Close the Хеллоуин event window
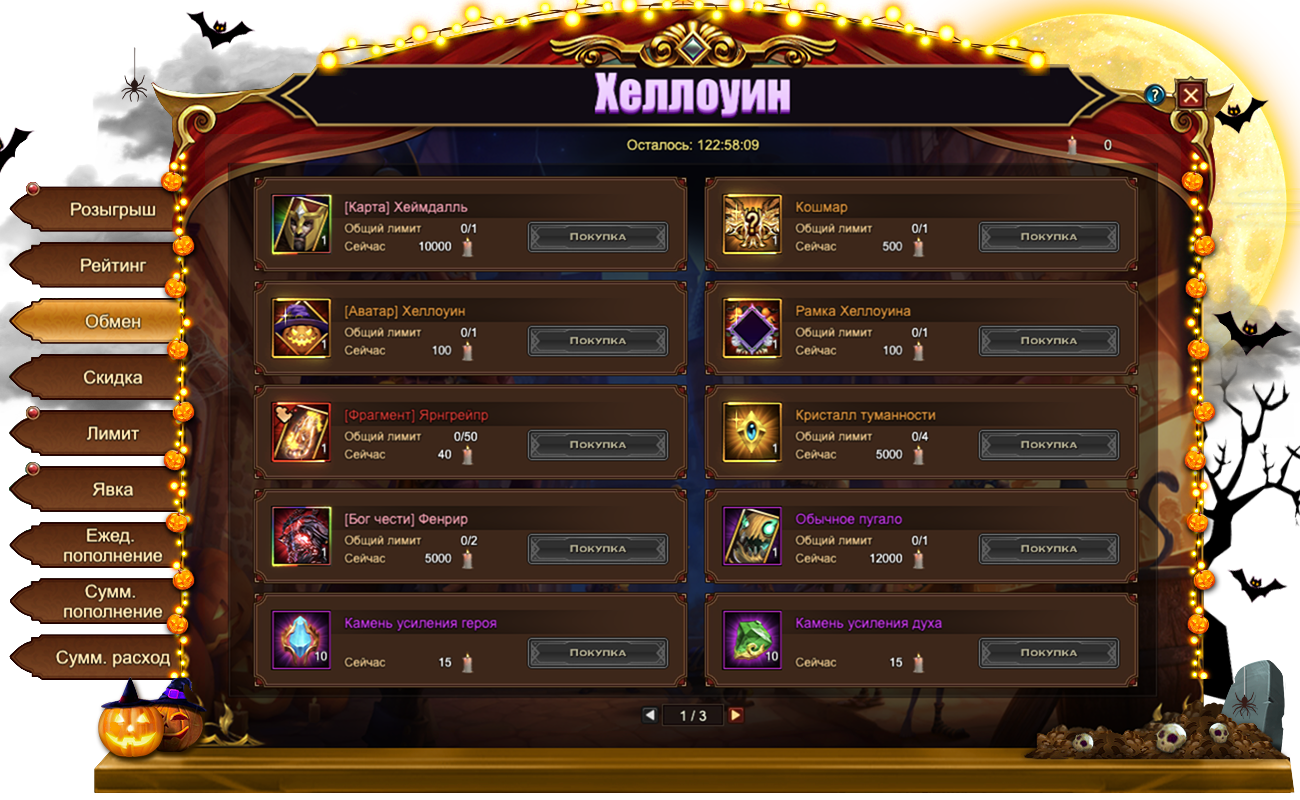 1190,95
